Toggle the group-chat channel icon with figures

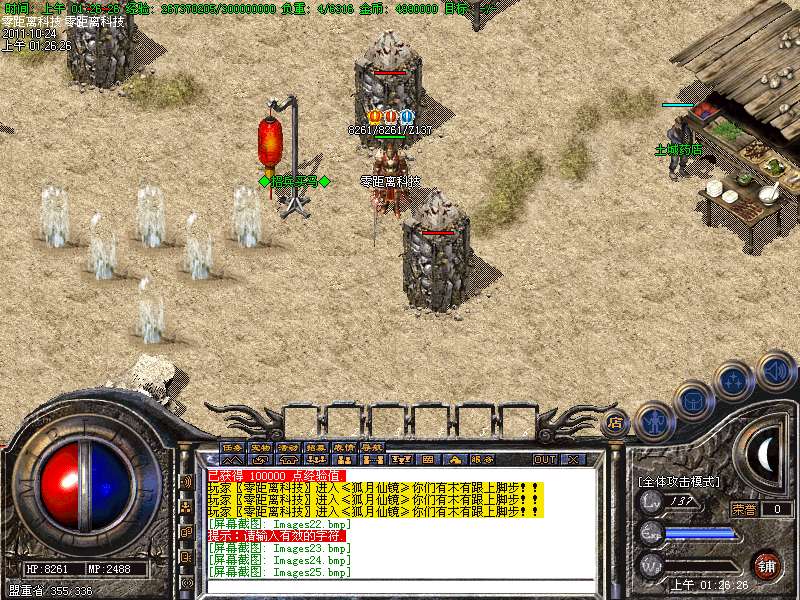[187, 507]
